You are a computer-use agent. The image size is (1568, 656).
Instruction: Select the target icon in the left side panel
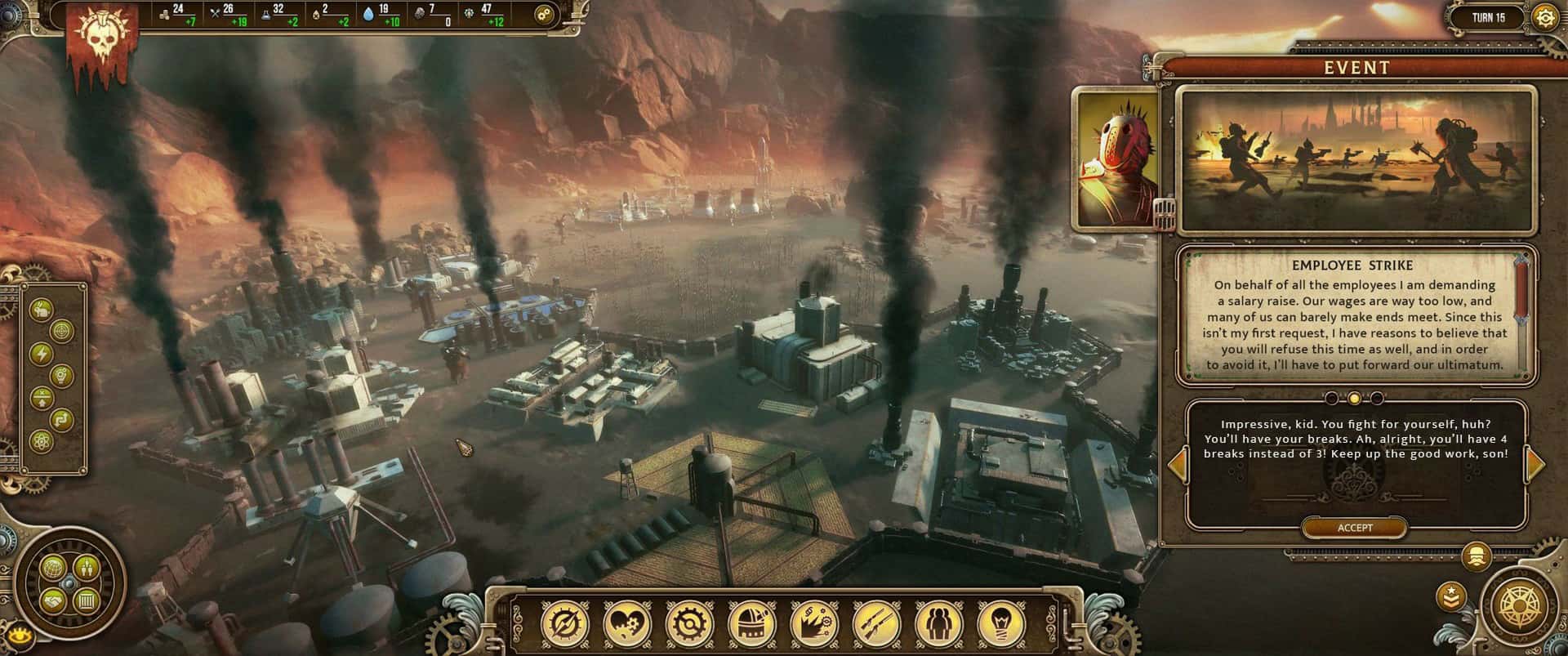pyautogui.click(x=60, y=332)
